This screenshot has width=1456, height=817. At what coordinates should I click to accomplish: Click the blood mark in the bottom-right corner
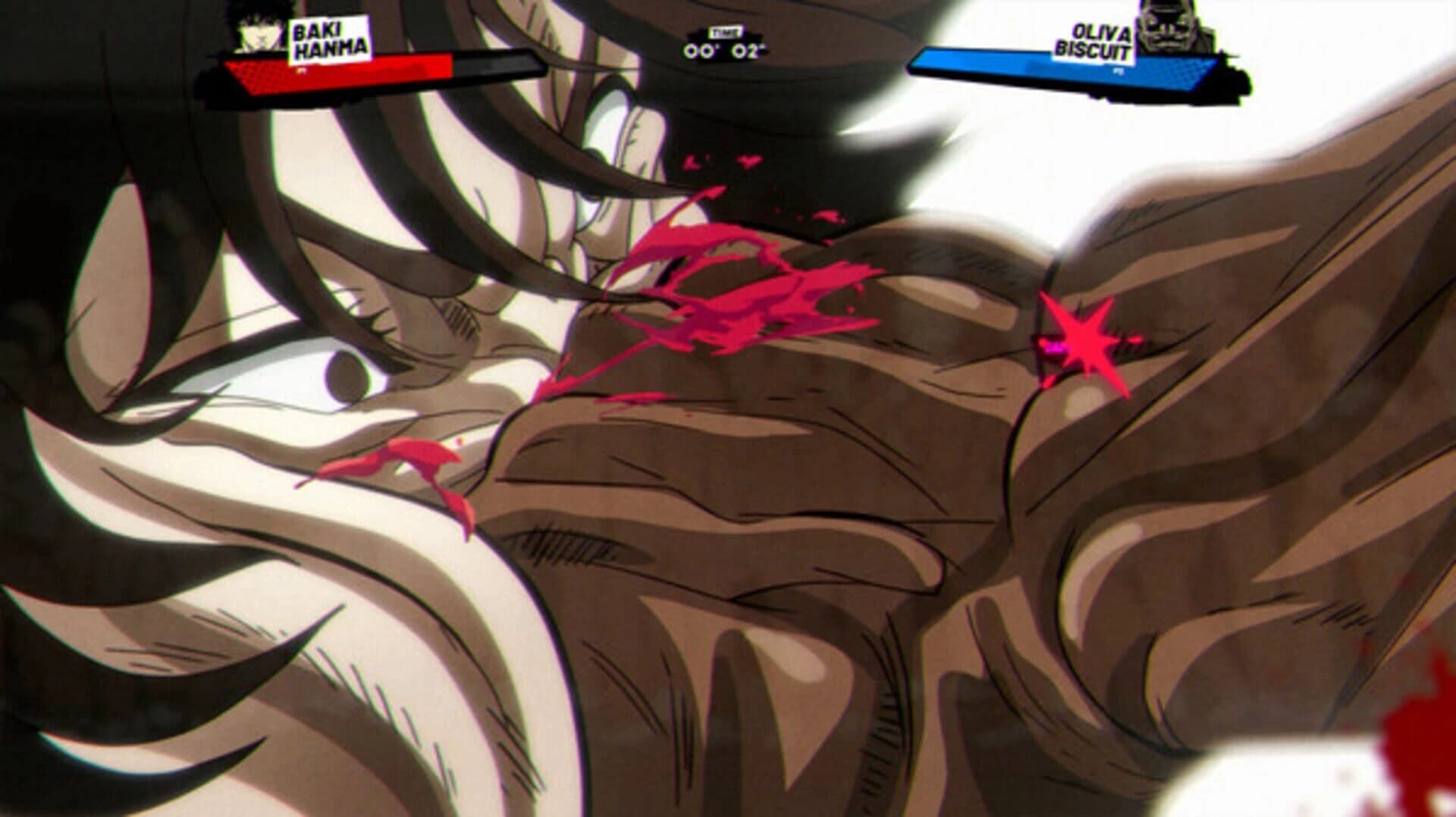[x=1426, y=750]
